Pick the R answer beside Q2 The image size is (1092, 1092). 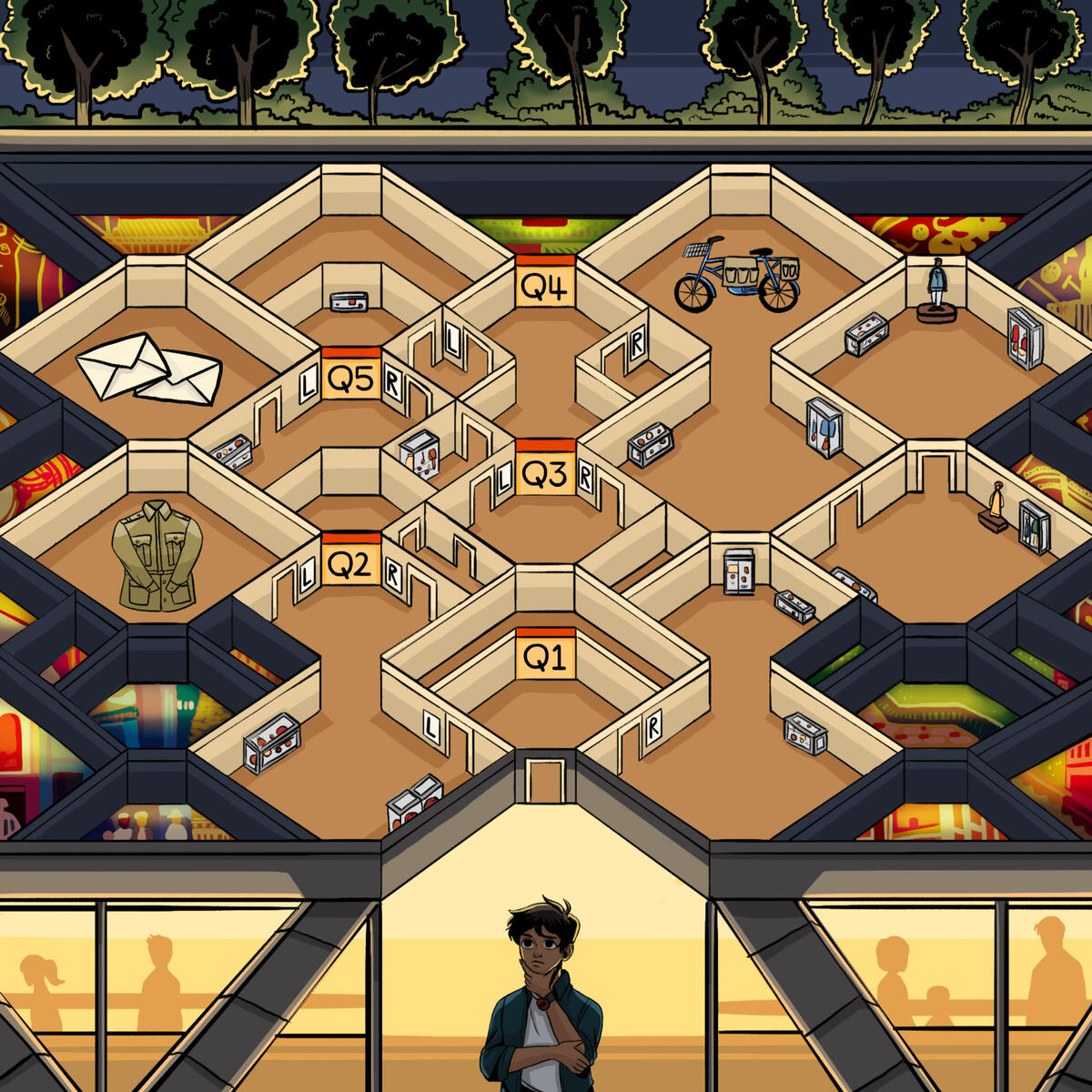coord(393,574)
